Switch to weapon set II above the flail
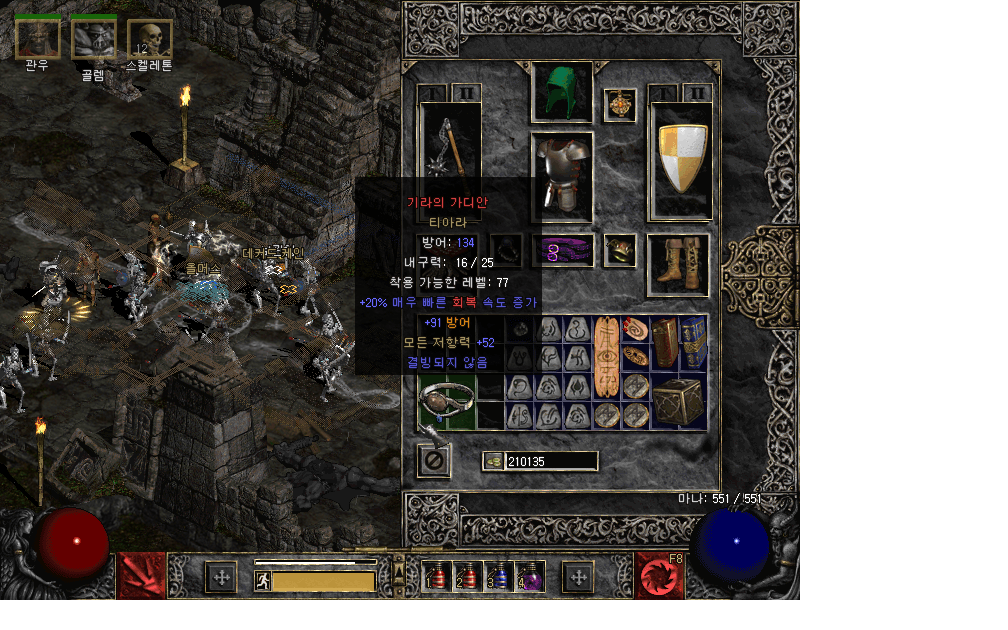The image size is (1008, 630). click(466, 93)
